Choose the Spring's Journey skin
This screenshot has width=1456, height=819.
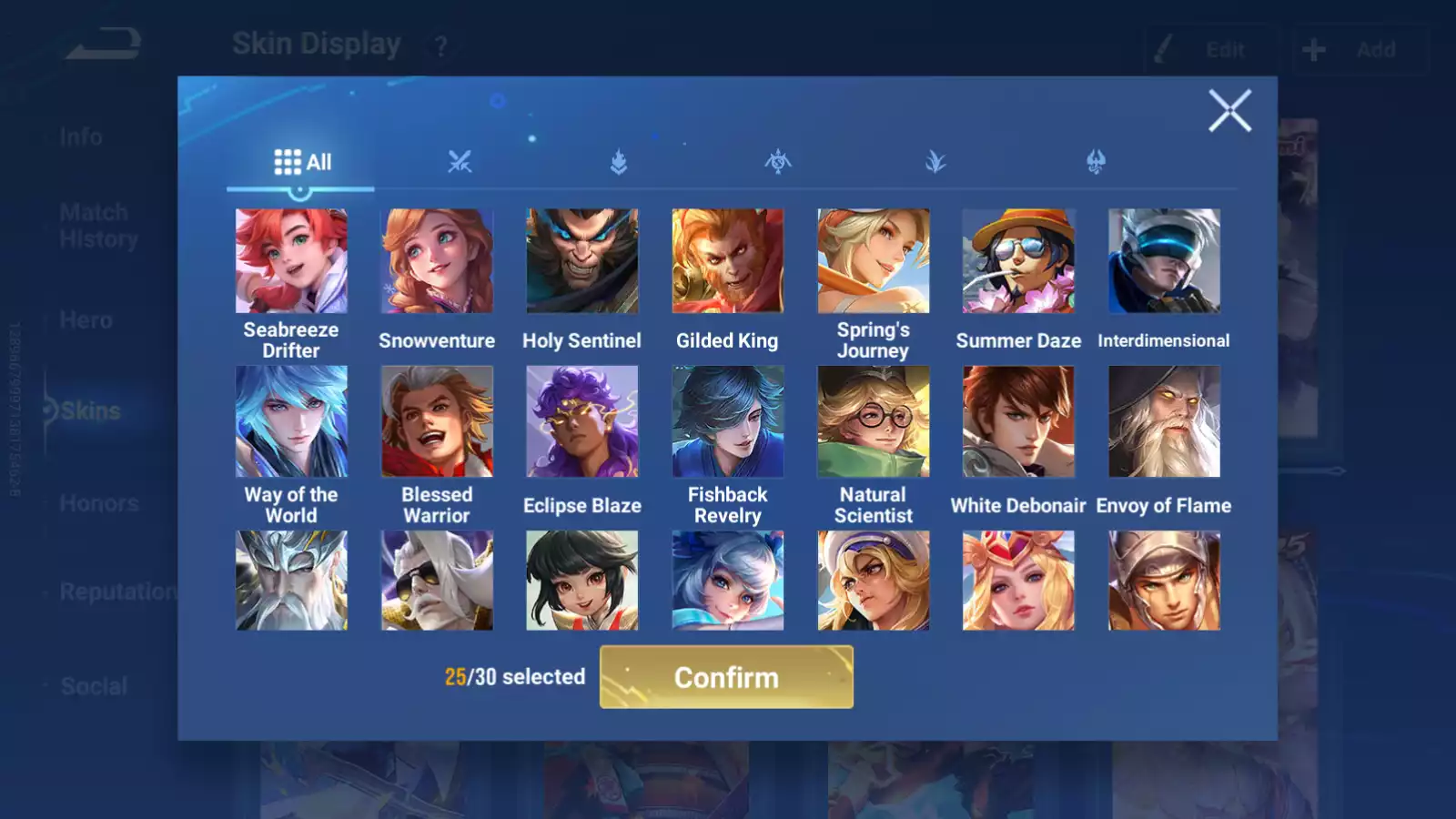pyautogui.click(x=873, y=261)
